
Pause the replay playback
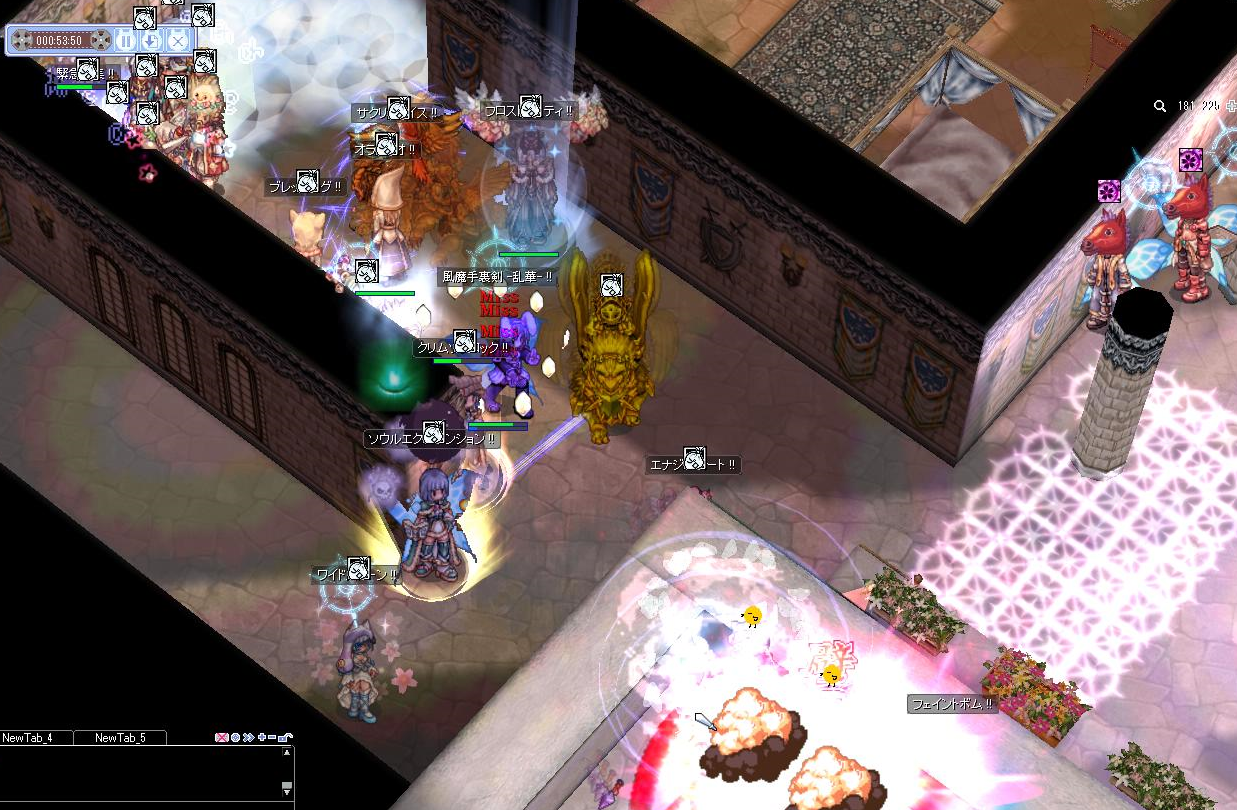tap(125, 40)
